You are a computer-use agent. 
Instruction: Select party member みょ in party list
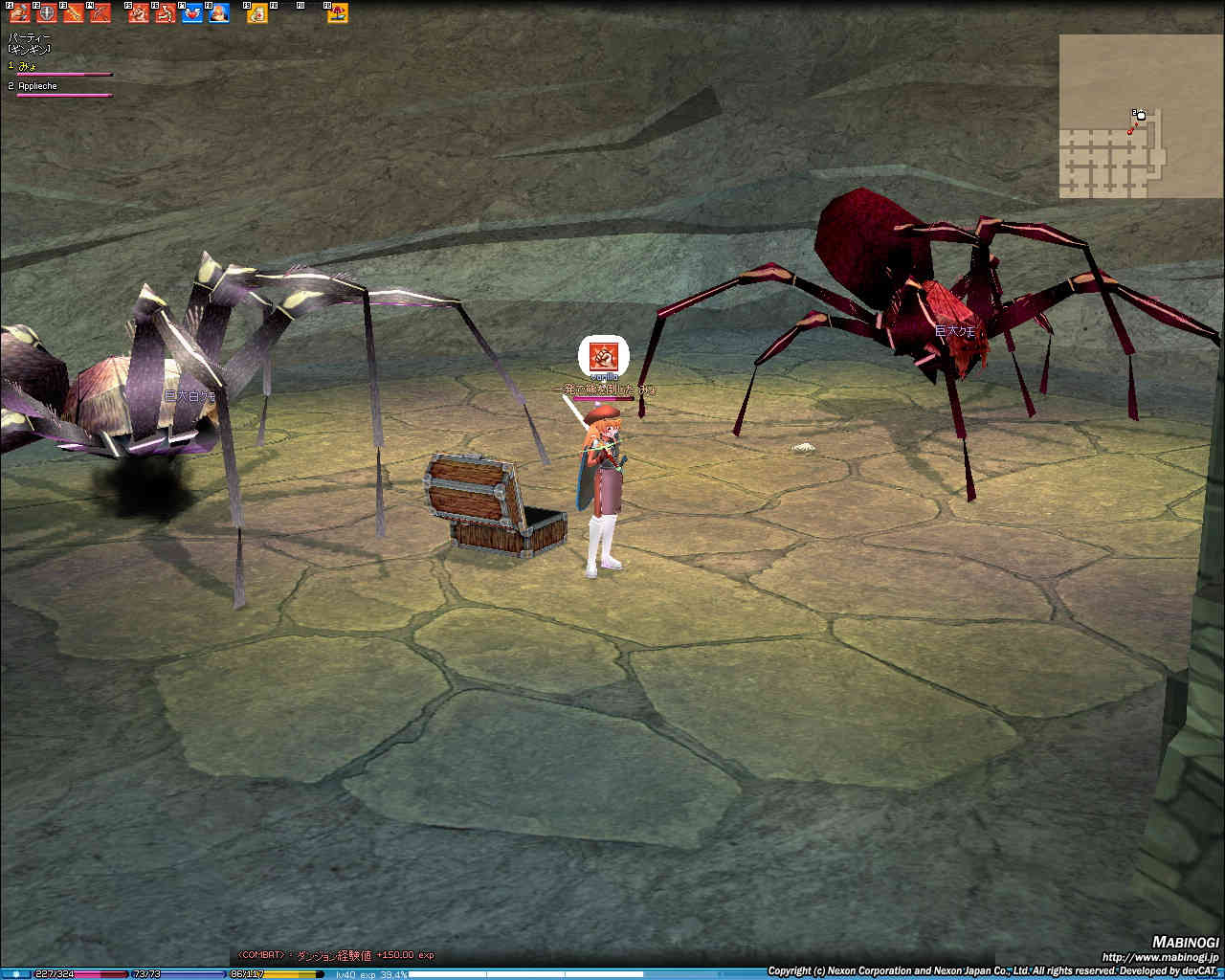(27, 66)
